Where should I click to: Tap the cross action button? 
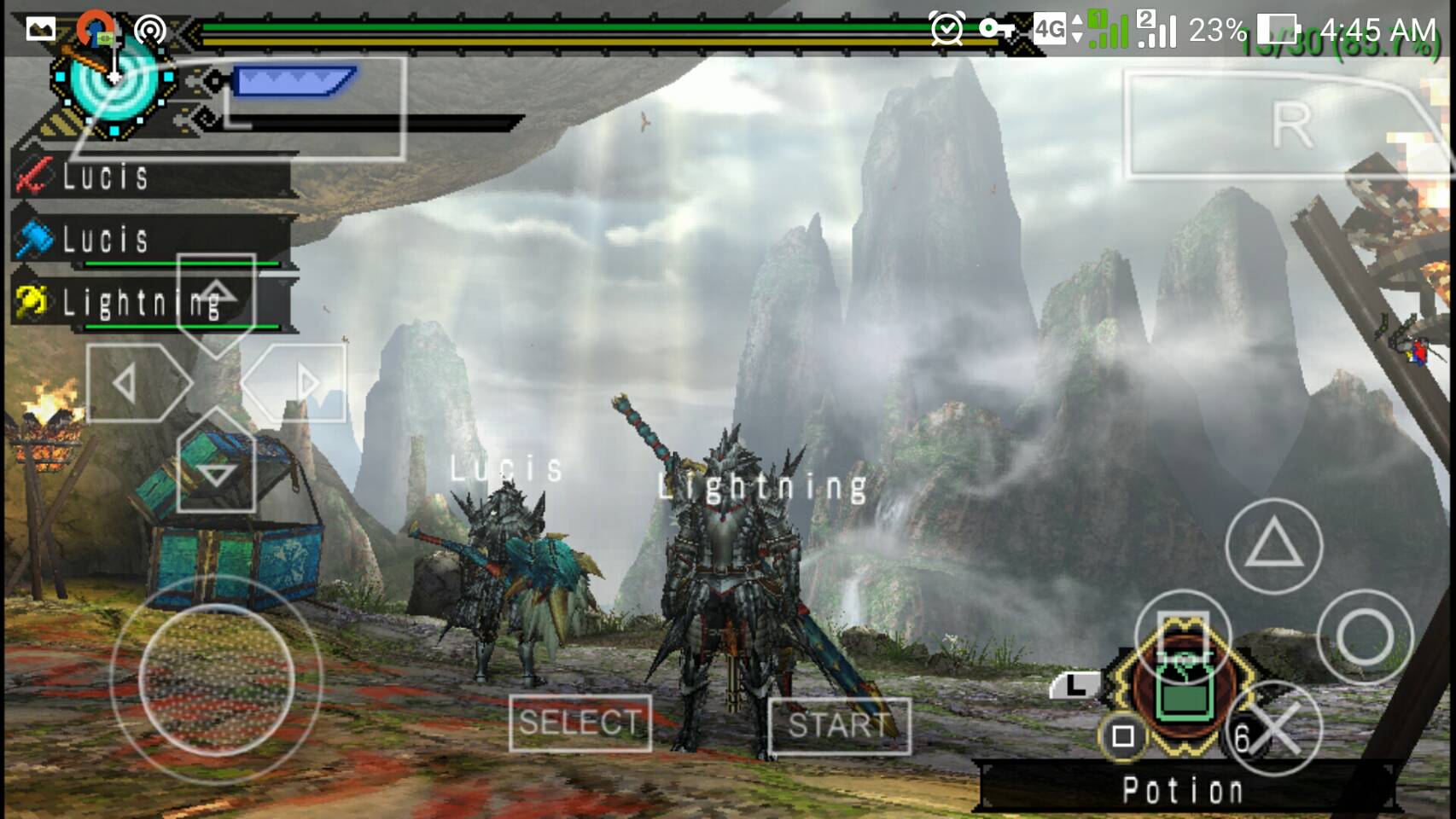[1275, 729]
